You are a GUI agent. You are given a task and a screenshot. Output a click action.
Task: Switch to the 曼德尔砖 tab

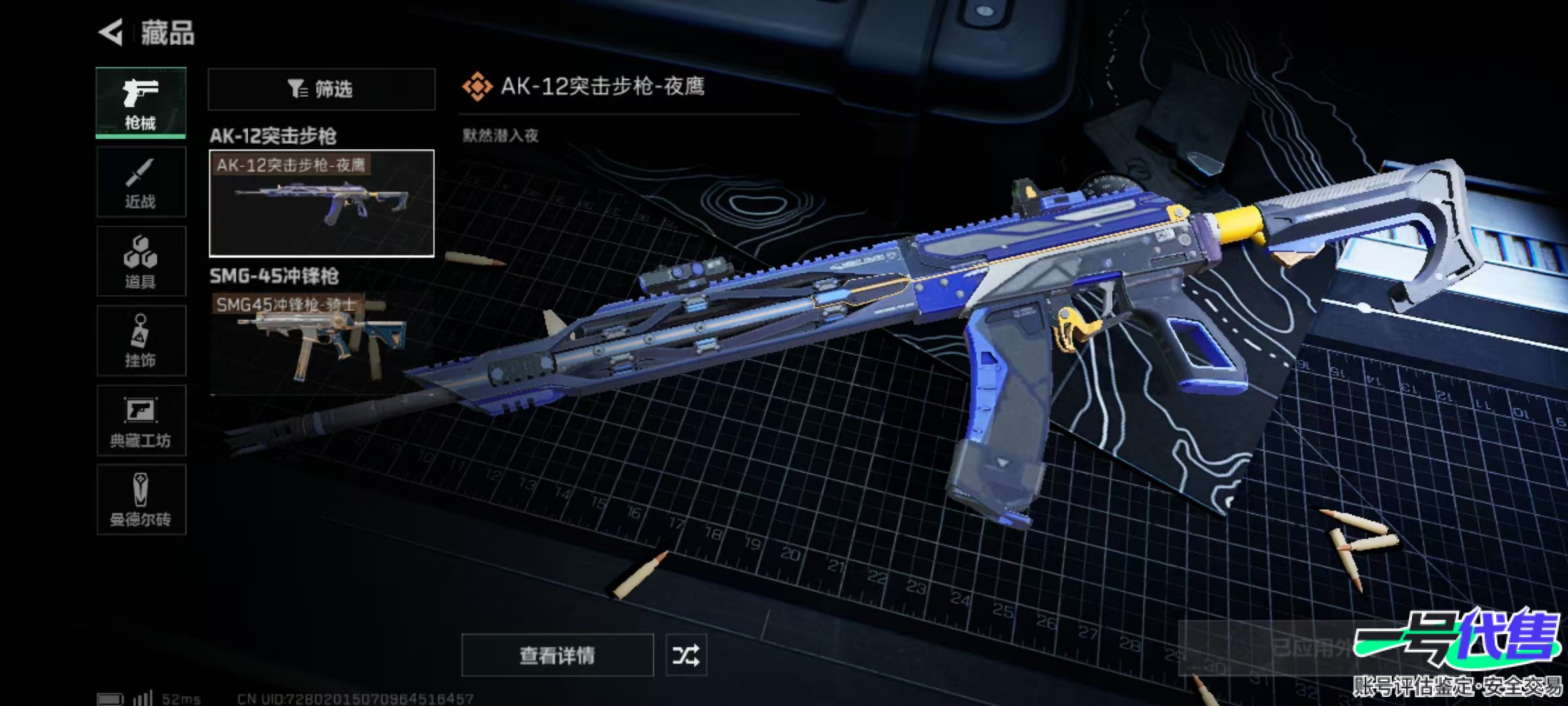140,500
